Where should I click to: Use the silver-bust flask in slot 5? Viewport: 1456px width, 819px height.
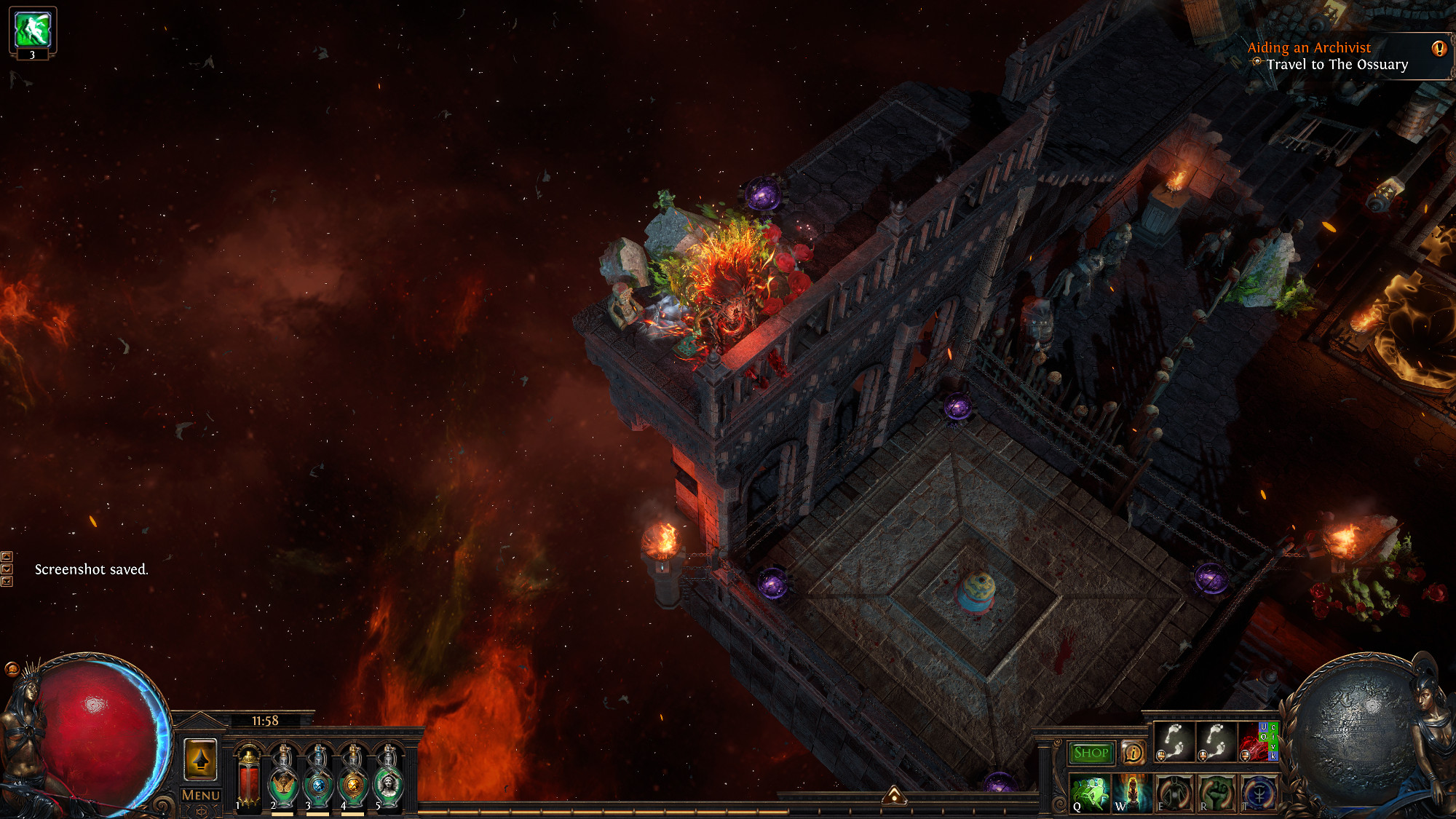pyautogui.click(x=388, y=779)
